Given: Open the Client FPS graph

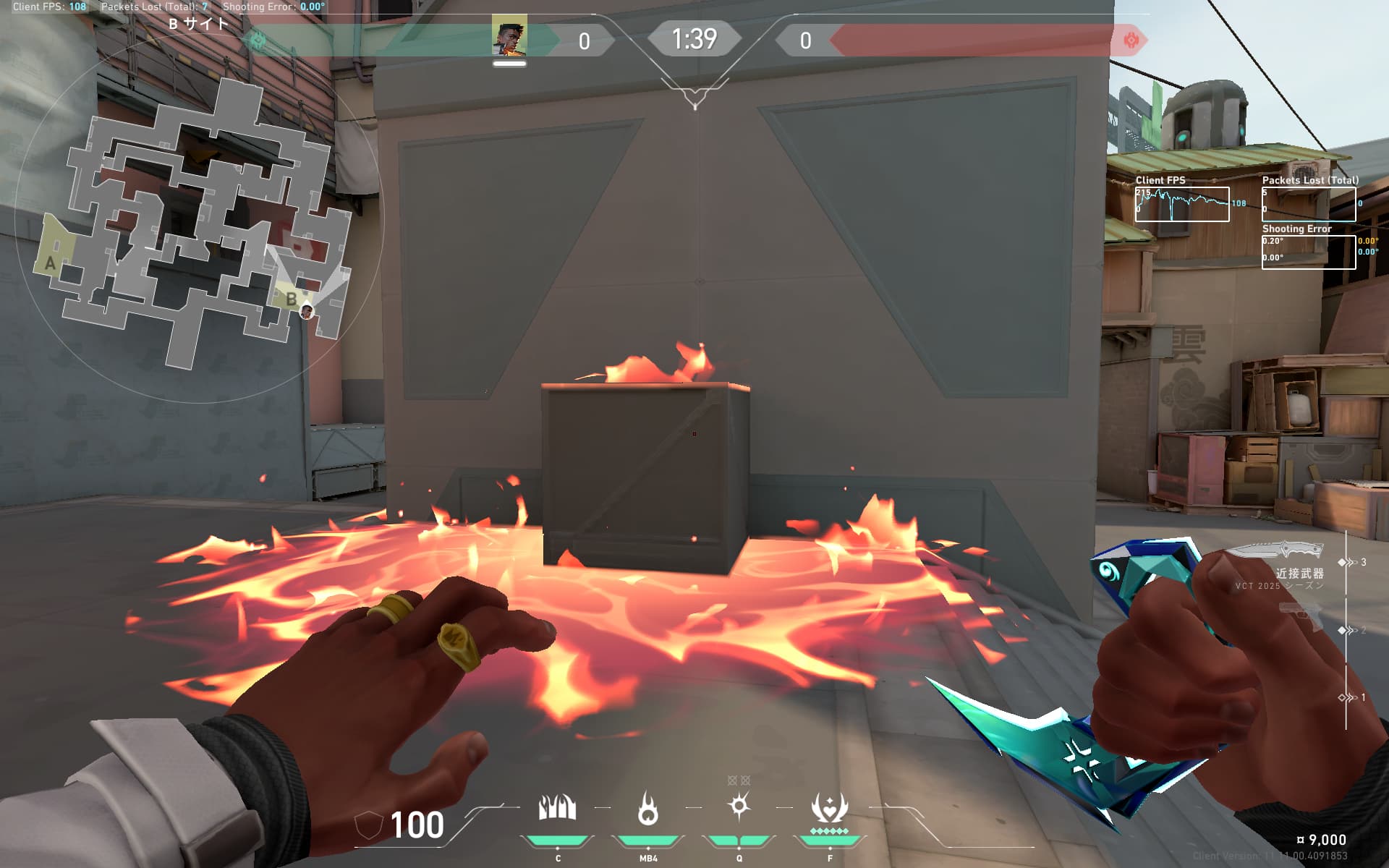Looking at the screenshot, I should point(1181,204).
